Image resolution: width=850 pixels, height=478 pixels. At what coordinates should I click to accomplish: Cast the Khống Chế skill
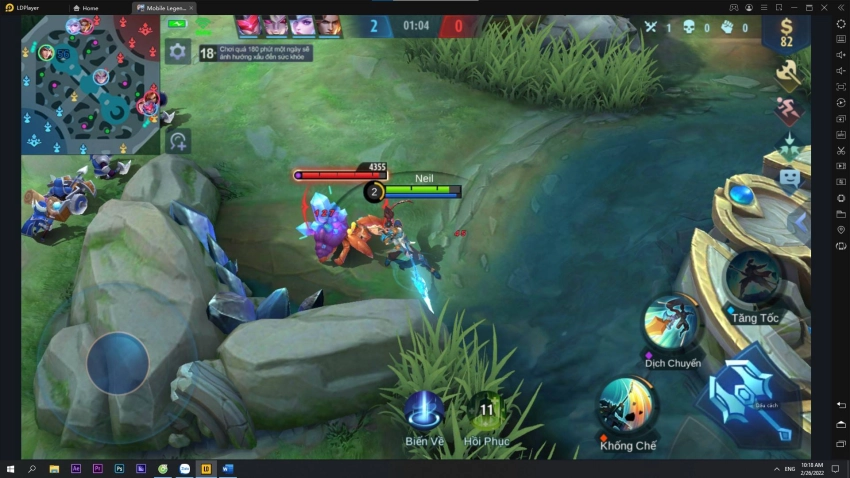point(628,406)
